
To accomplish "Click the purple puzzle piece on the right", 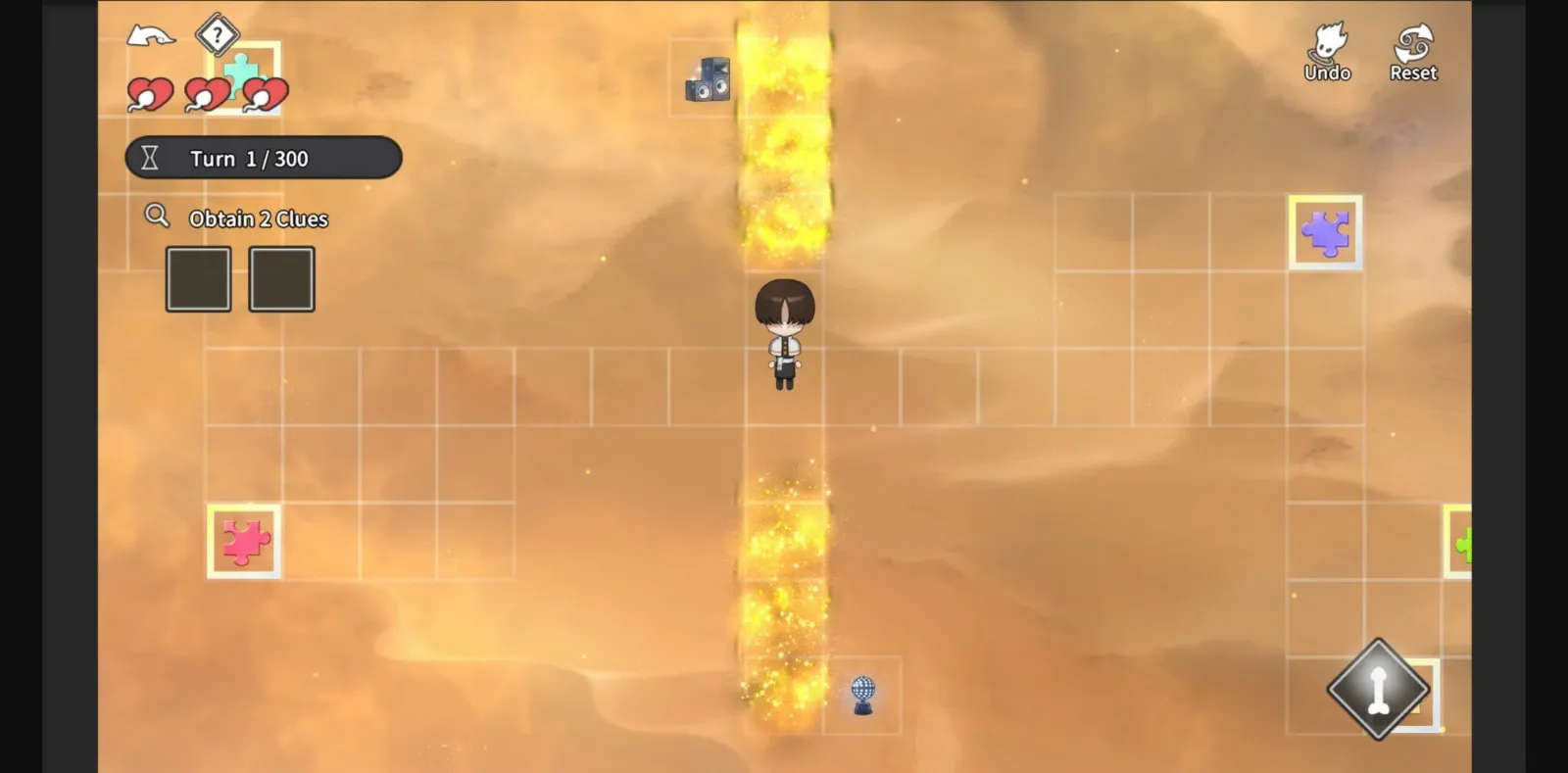I will [x=1325, y=234].
